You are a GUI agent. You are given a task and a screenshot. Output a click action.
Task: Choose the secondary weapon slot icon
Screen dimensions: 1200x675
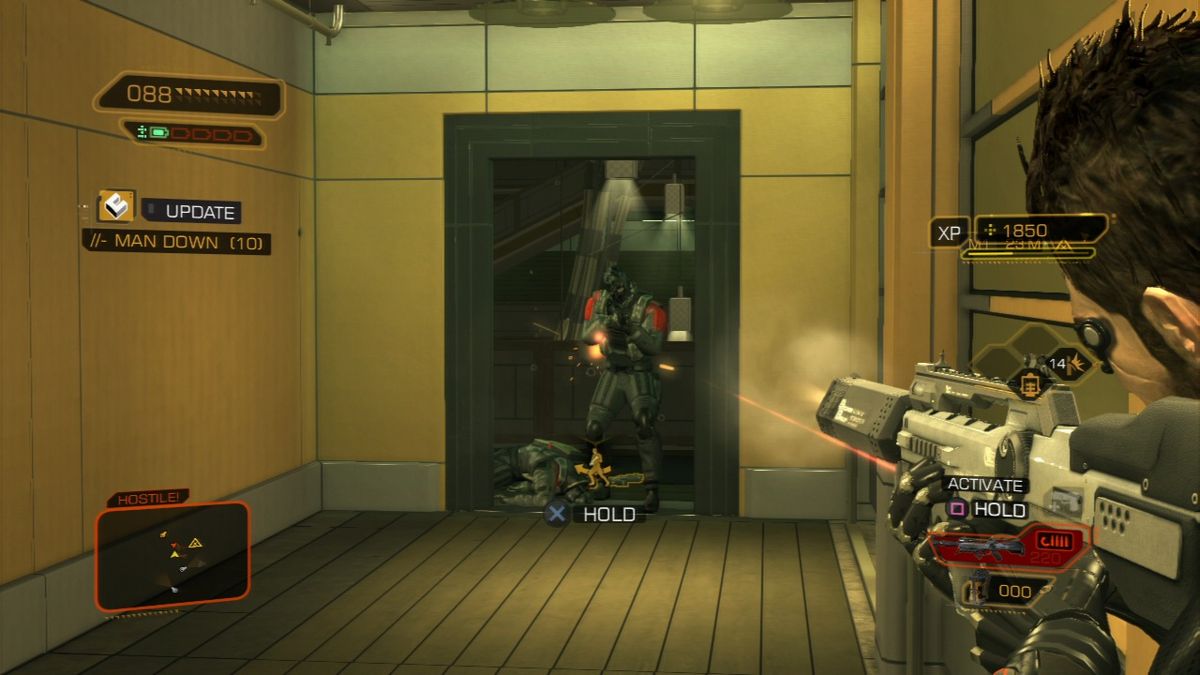(973, 590)
